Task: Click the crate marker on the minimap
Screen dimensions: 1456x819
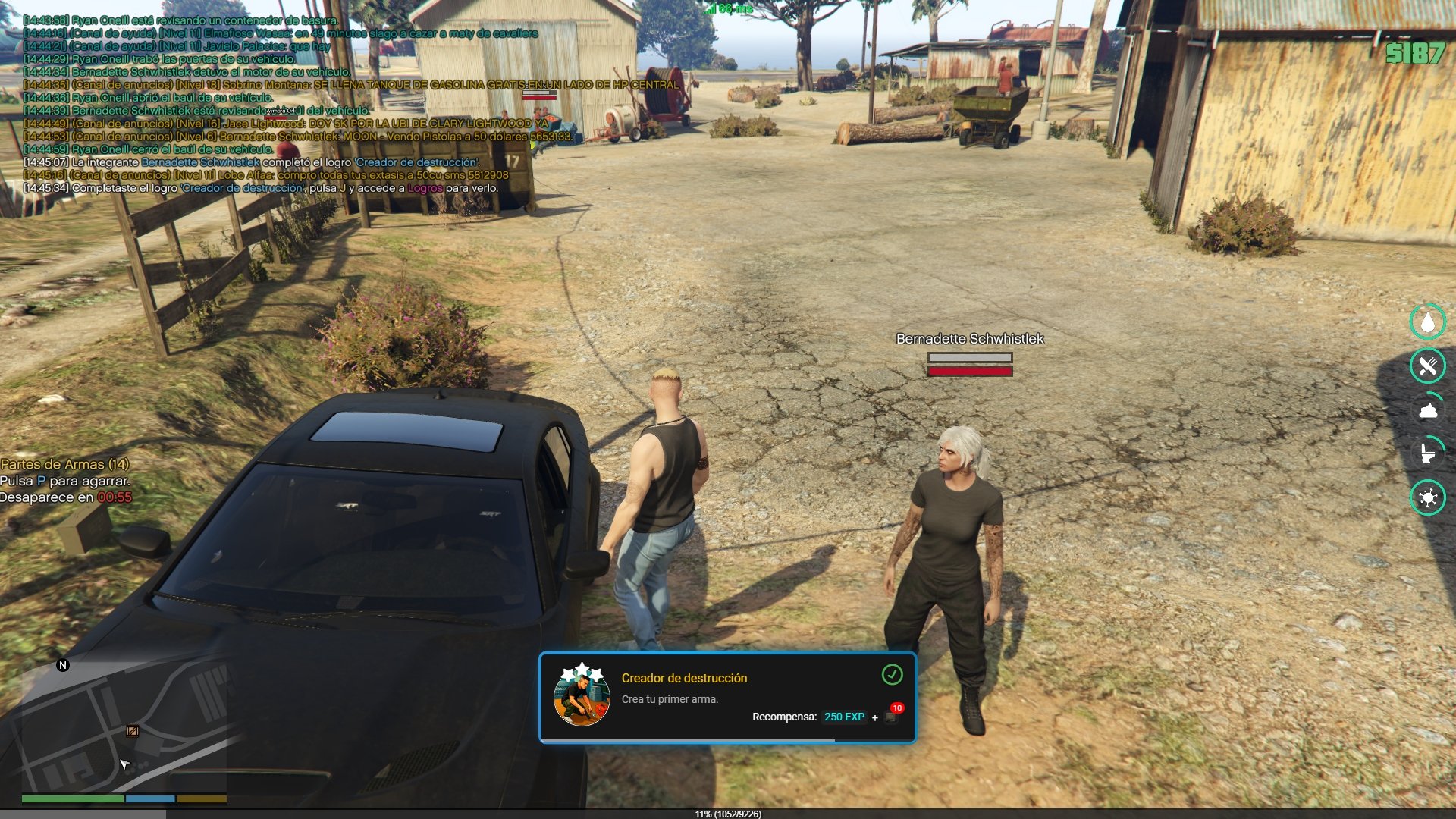Action: click(132, 731)
